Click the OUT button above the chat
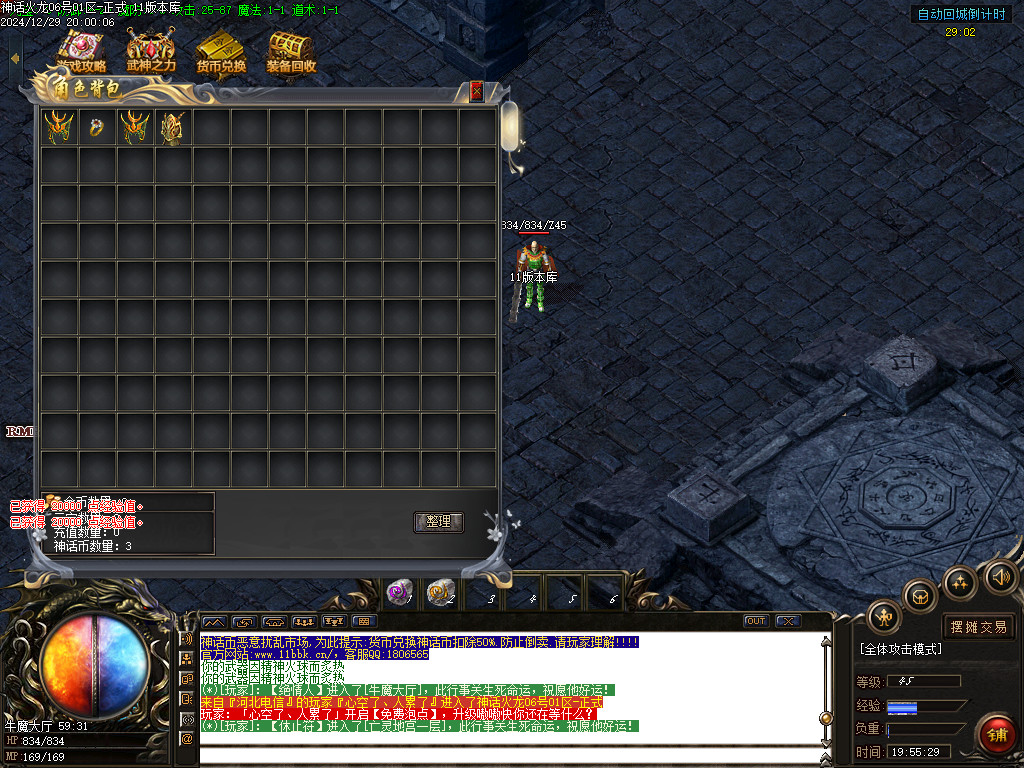The image size is (1024, 768). pyautogui.click(x=756, y=621)
